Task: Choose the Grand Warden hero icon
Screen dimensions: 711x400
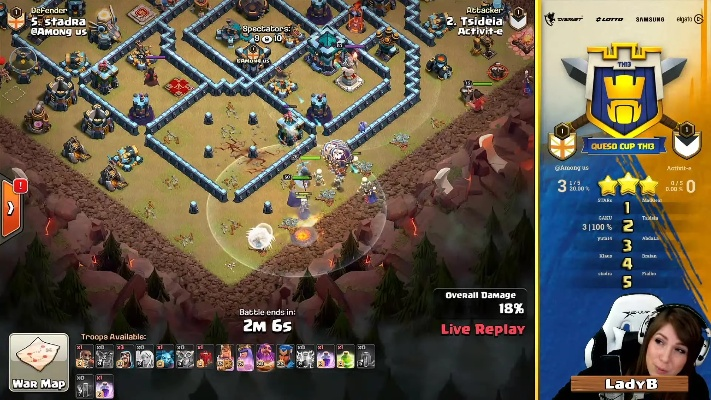Action: 266,356
